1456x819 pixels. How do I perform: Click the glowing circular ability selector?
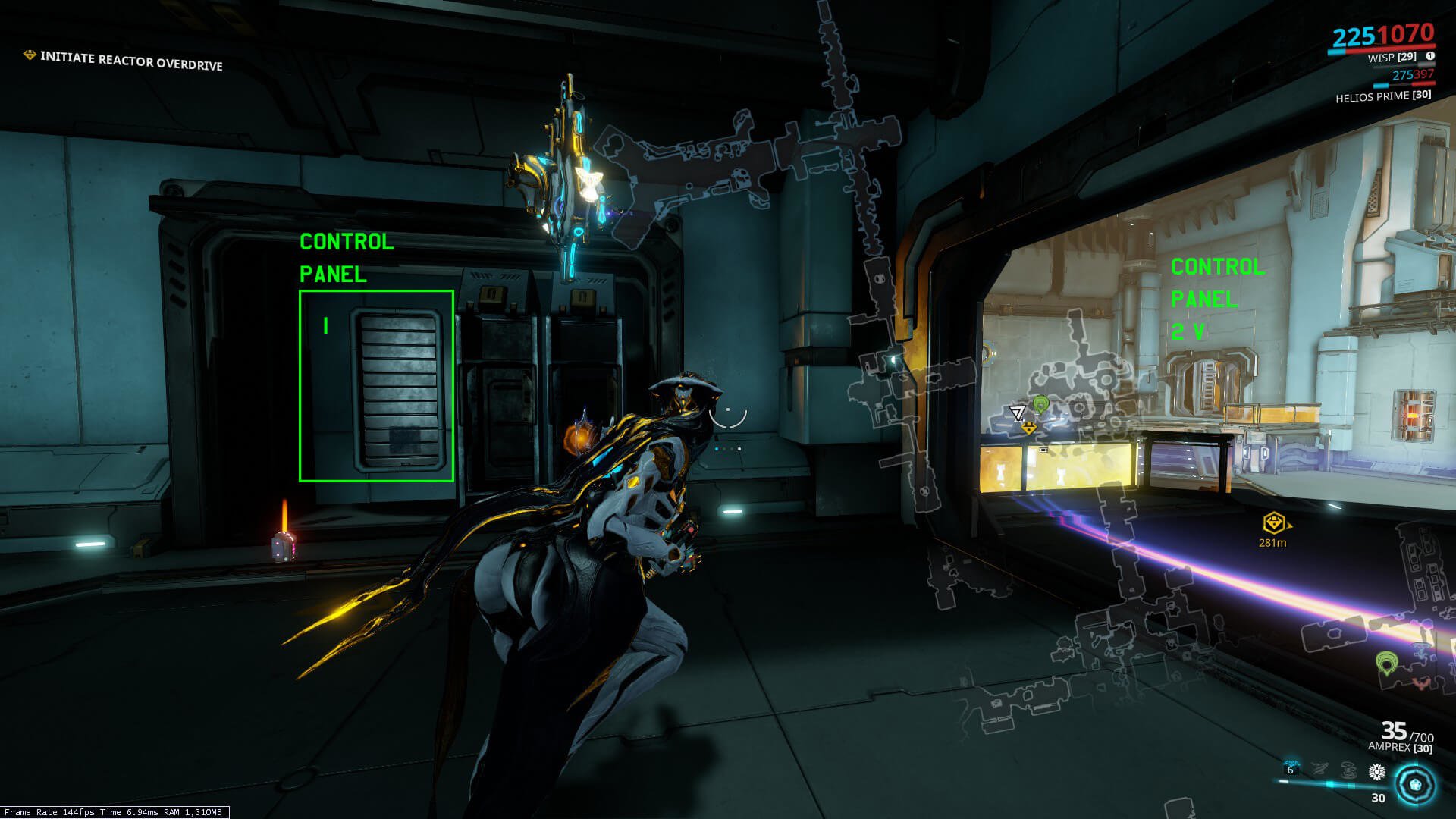1415,785
